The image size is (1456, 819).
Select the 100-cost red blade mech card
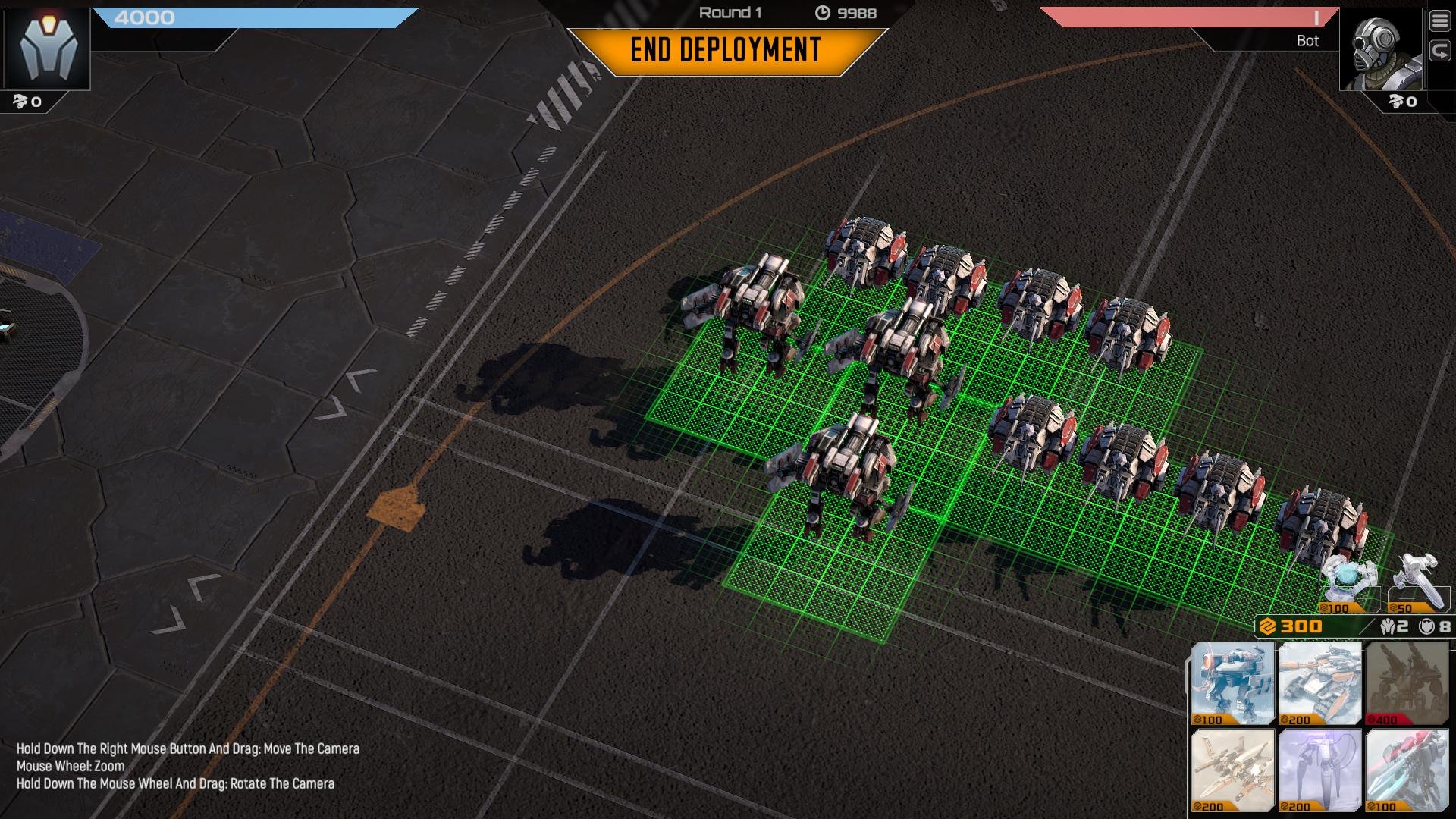click(1406, 770)
